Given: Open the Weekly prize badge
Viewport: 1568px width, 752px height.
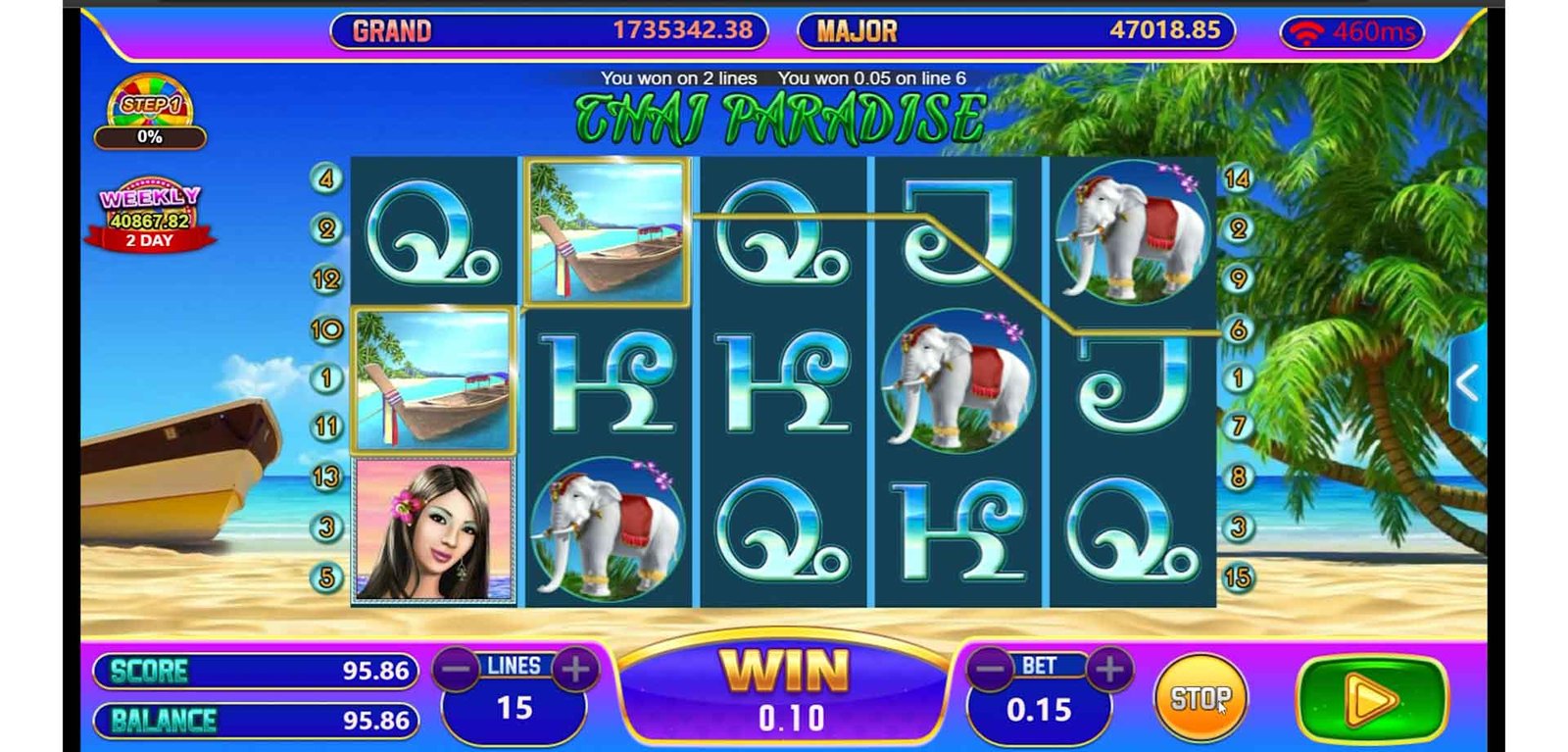Looking at the screenshot, I should tap(150, 216).
